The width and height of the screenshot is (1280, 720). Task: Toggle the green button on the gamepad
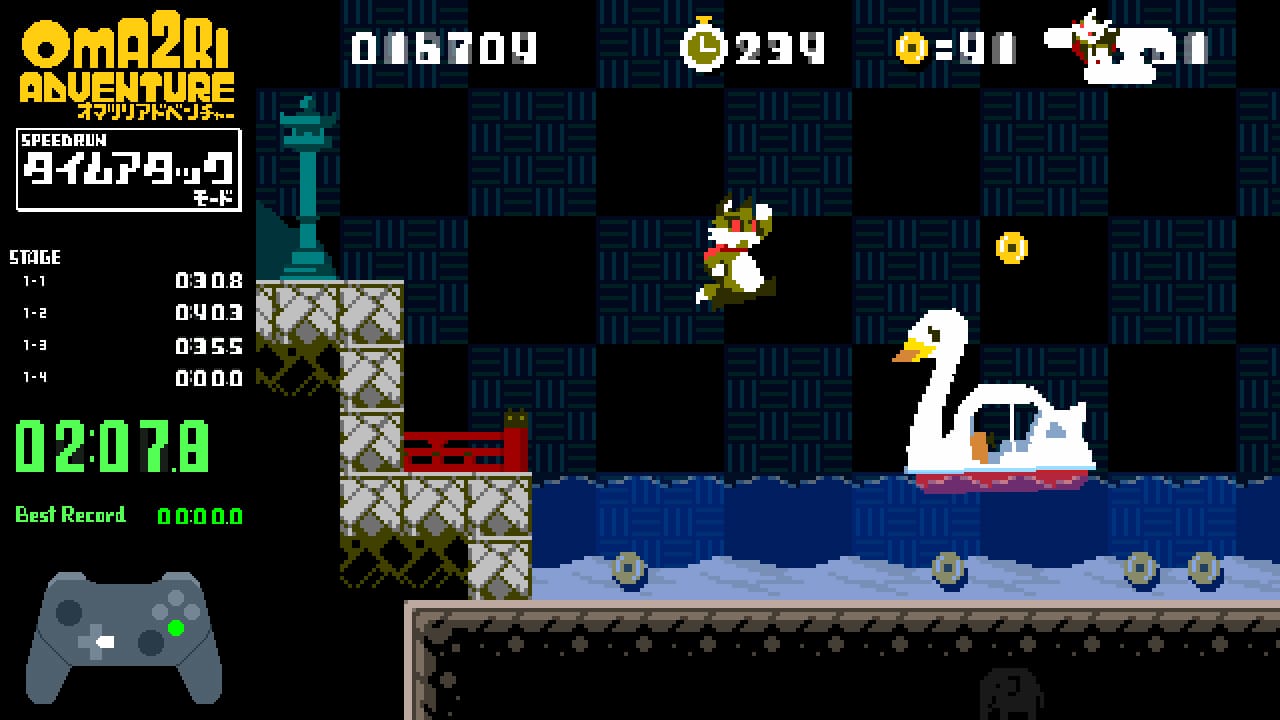175,627
